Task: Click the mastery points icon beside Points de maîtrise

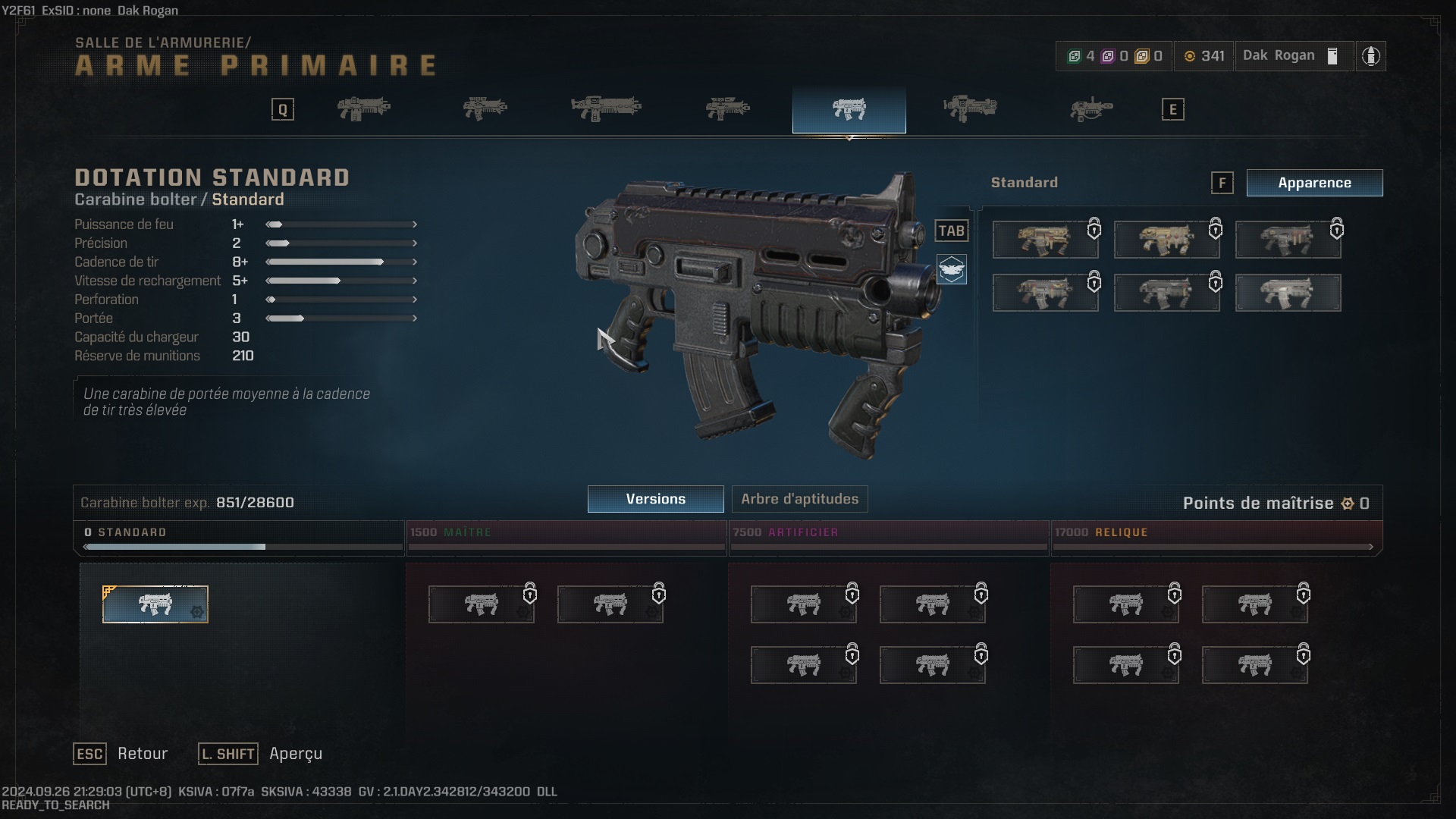Action: pyautogui.click(x=1348, y=503)
